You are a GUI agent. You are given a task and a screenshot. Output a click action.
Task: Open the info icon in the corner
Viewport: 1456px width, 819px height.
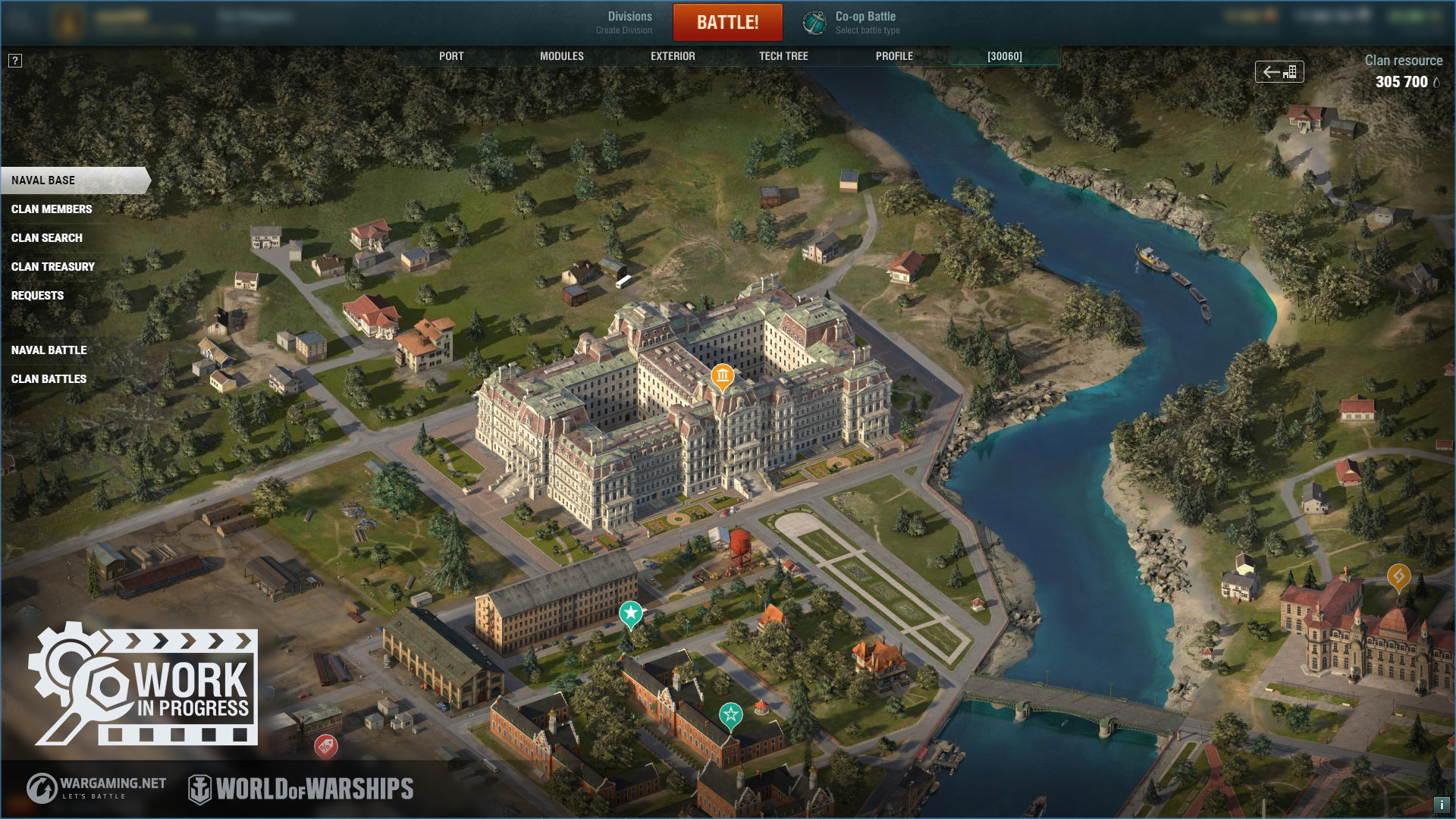[x=1442, y=805]
